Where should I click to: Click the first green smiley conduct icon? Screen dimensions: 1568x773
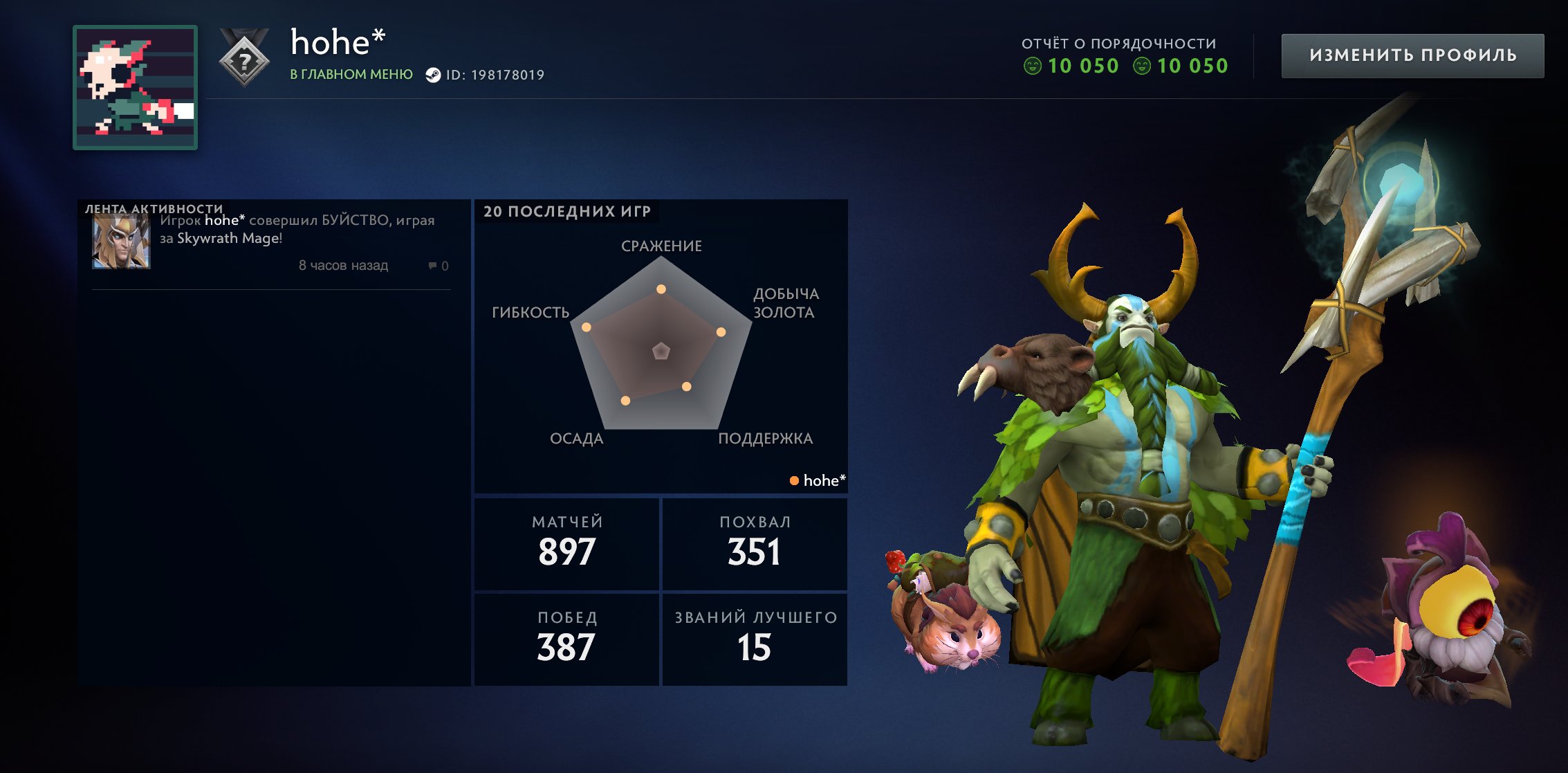[x=1034, y=66]
